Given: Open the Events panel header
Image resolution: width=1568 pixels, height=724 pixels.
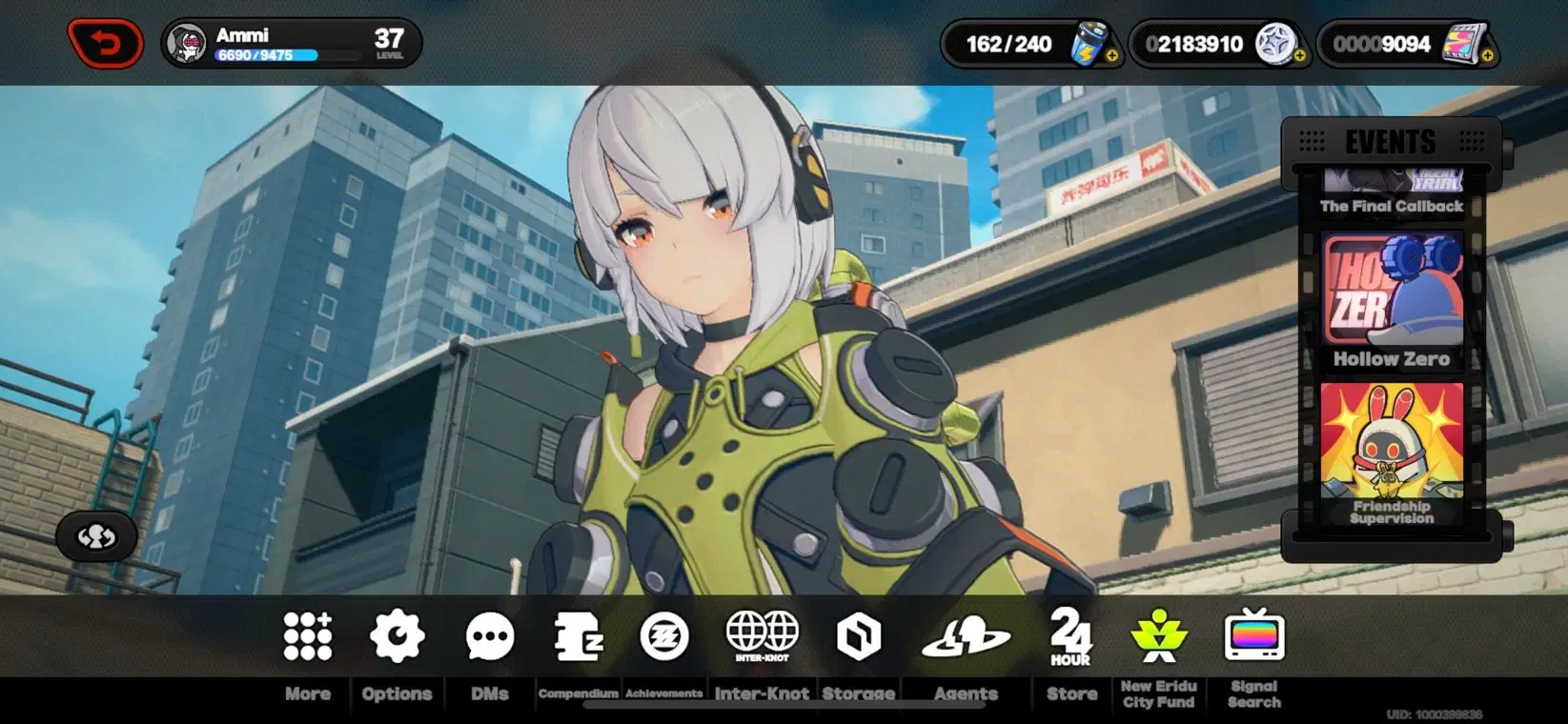Looking at the screenshot, I should click(1390, 141).
